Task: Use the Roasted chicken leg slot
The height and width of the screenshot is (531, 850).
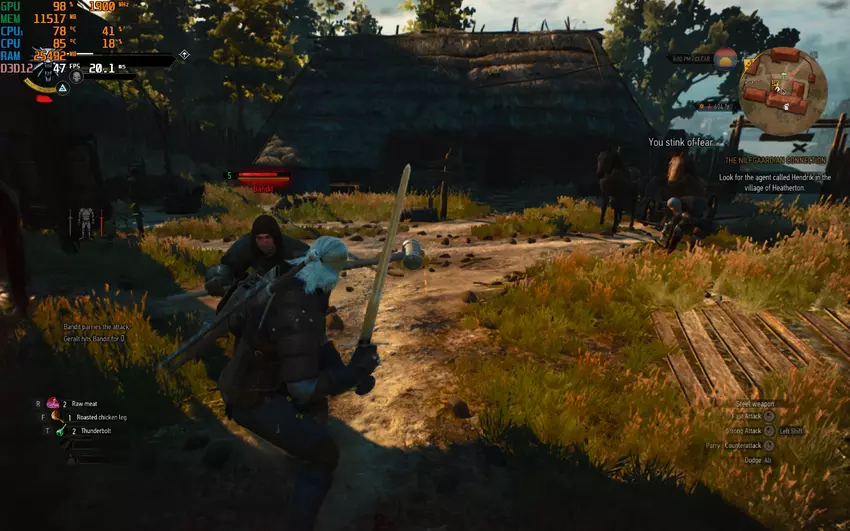Action: (x=56, y=416)
